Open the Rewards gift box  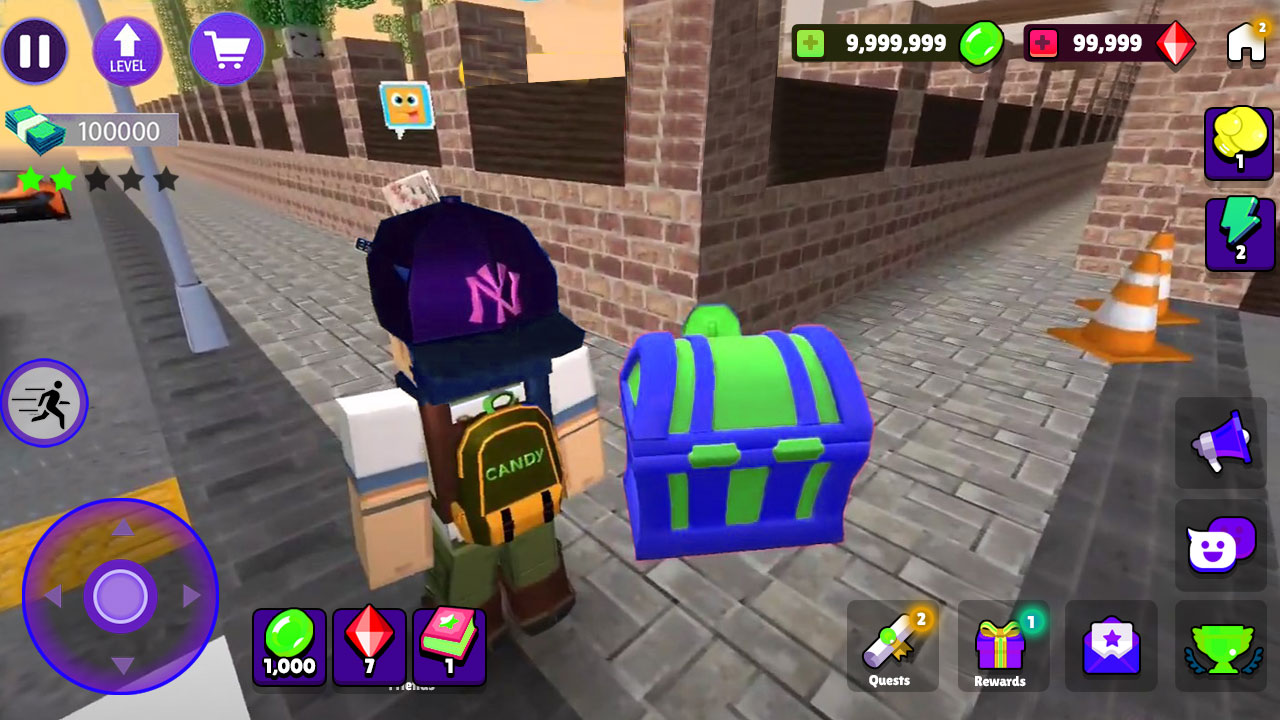[1003, 646]
